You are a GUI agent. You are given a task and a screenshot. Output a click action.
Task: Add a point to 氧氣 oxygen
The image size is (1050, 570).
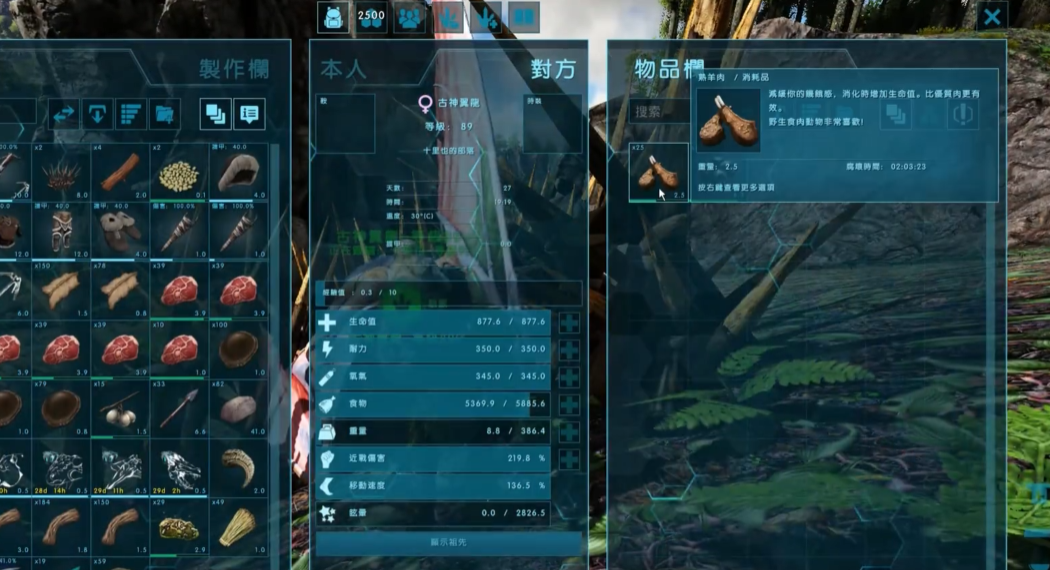569,377
